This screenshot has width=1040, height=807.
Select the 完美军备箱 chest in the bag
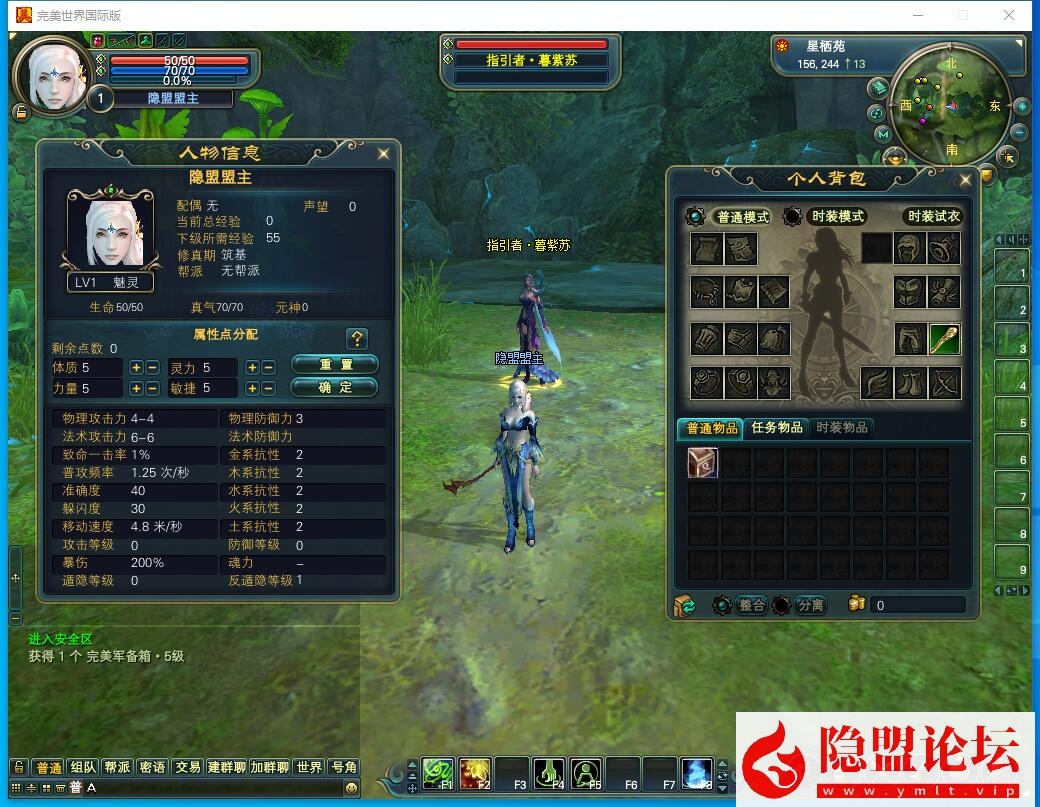pos(703,462)
